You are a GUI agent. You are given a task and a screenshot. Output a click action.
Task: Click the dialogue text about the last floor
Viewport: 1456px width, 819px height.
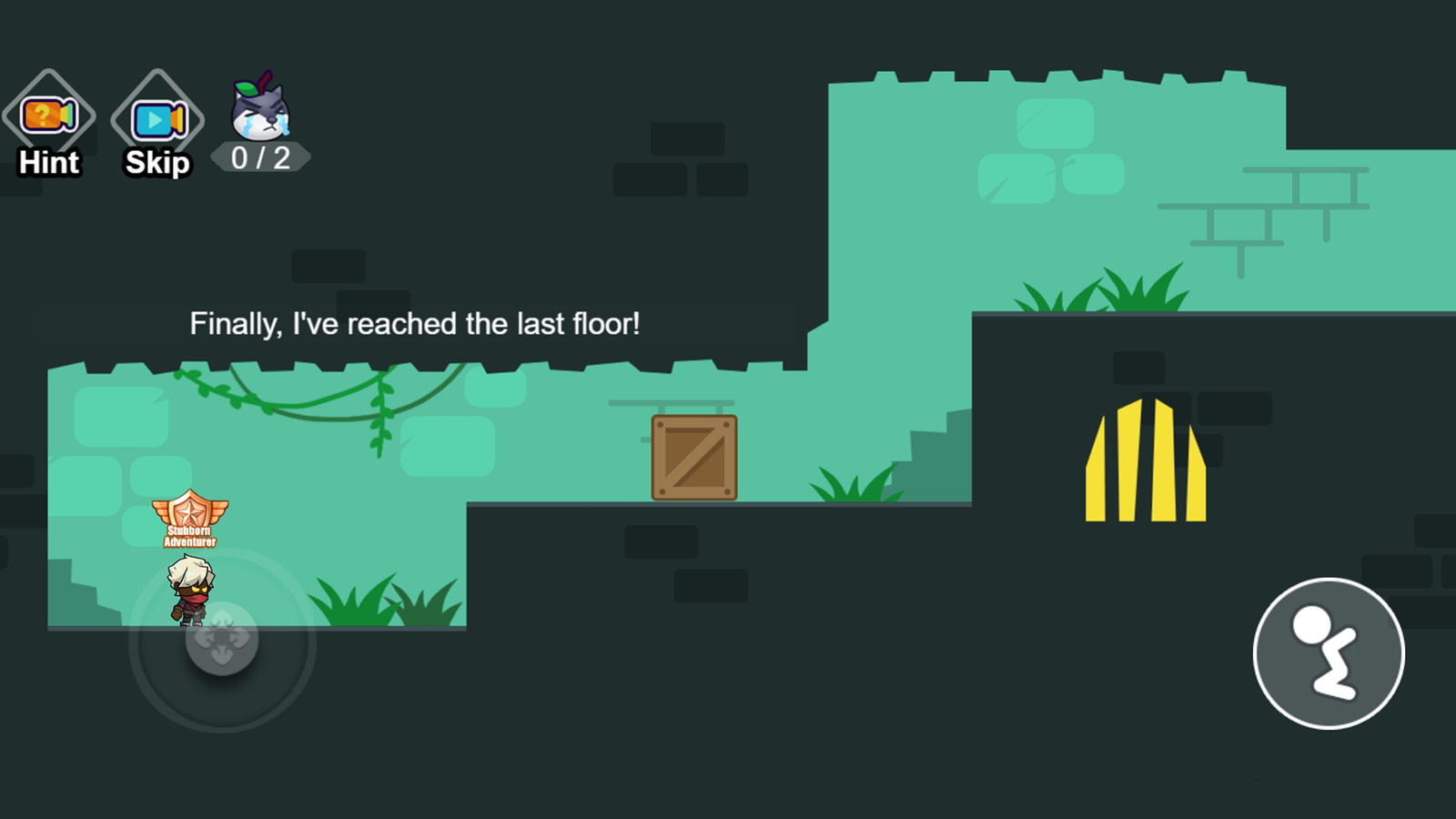pyautogui.click(x=416, y=323)
